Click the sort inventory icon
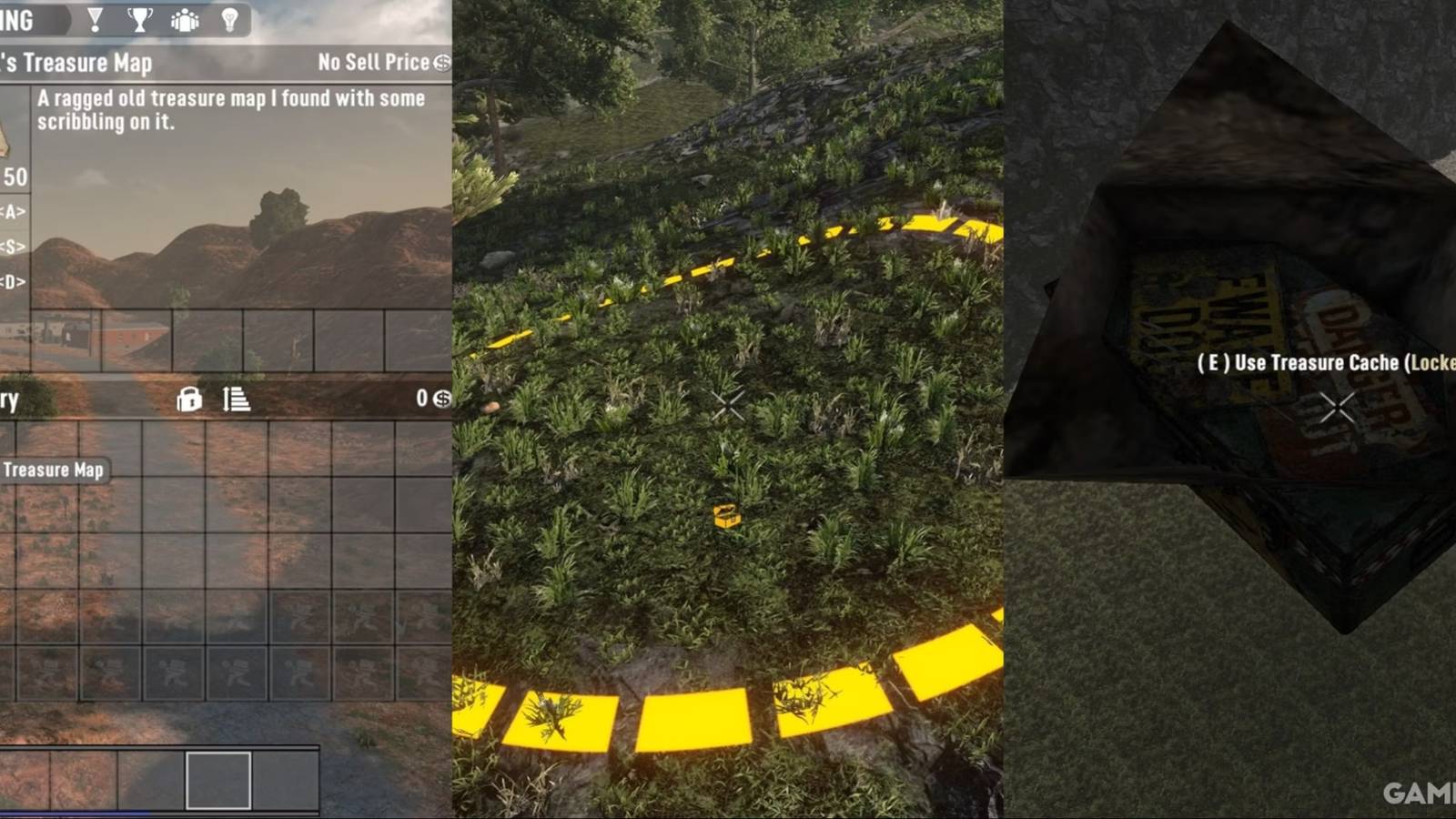1456x819 pixels. click(x=235, y=399)
